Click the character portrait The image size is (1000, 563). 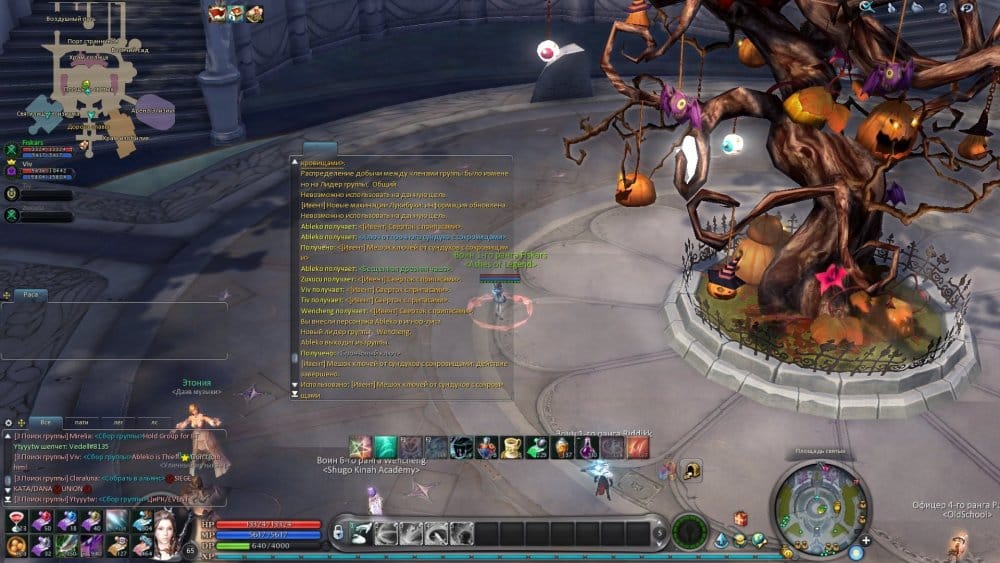tap(166, 531)
